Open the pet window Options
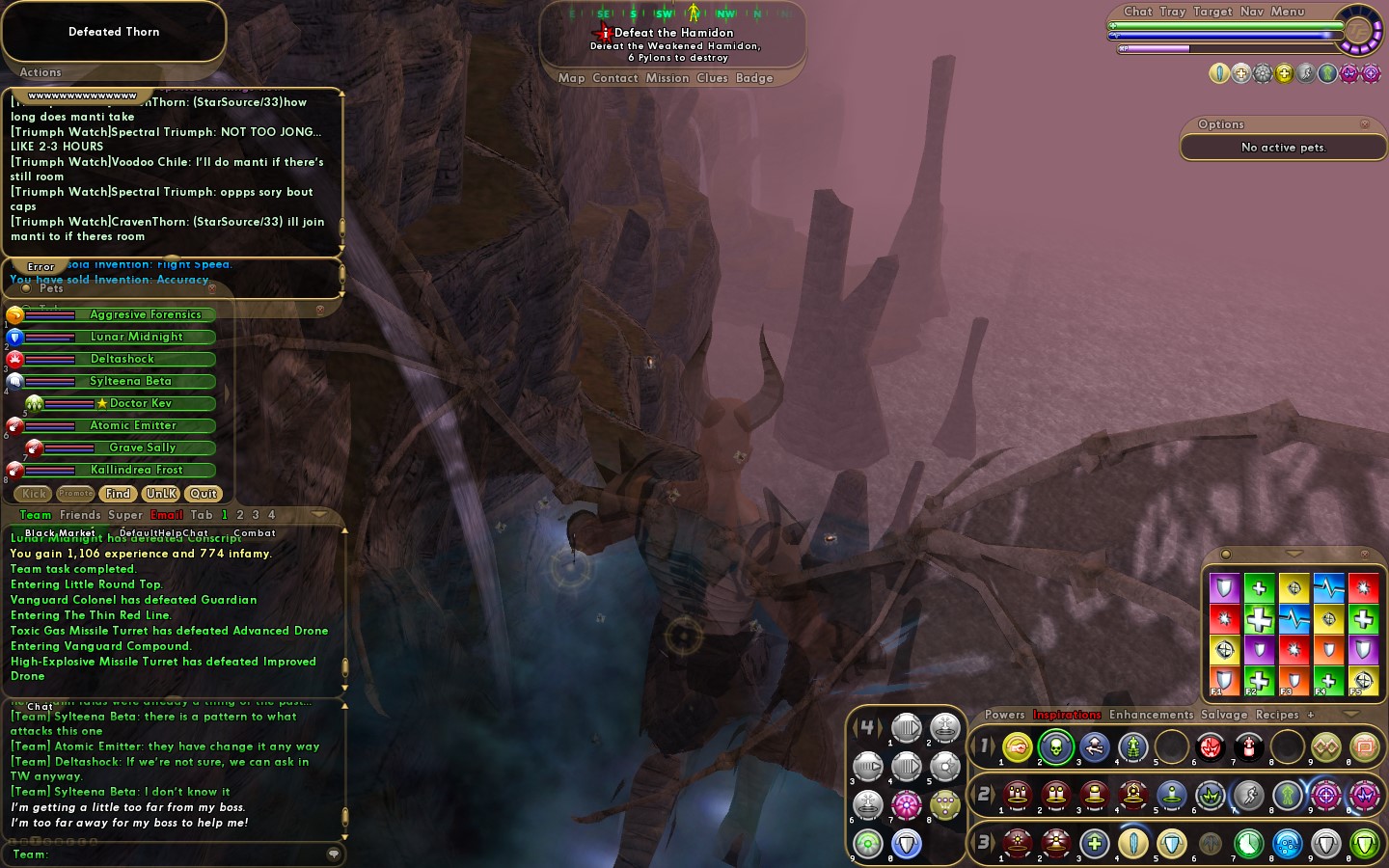The height and width of the screenshot is (868, 1389). pyautogui.click(x=1221, y=124)
